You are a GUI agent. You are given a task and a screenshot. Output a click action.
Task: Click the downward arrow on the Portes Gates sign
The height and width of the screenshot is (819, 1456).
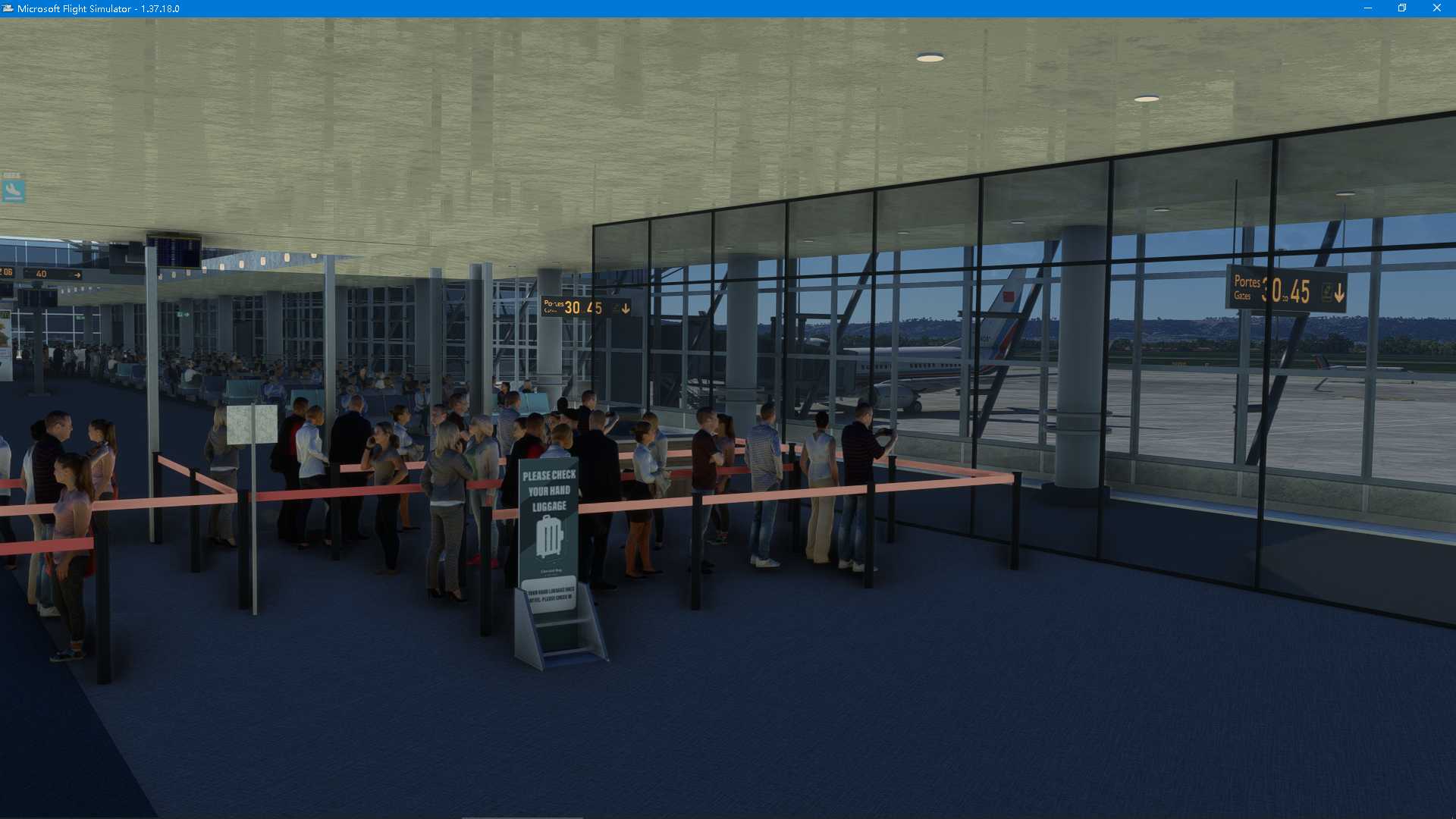1340,293
